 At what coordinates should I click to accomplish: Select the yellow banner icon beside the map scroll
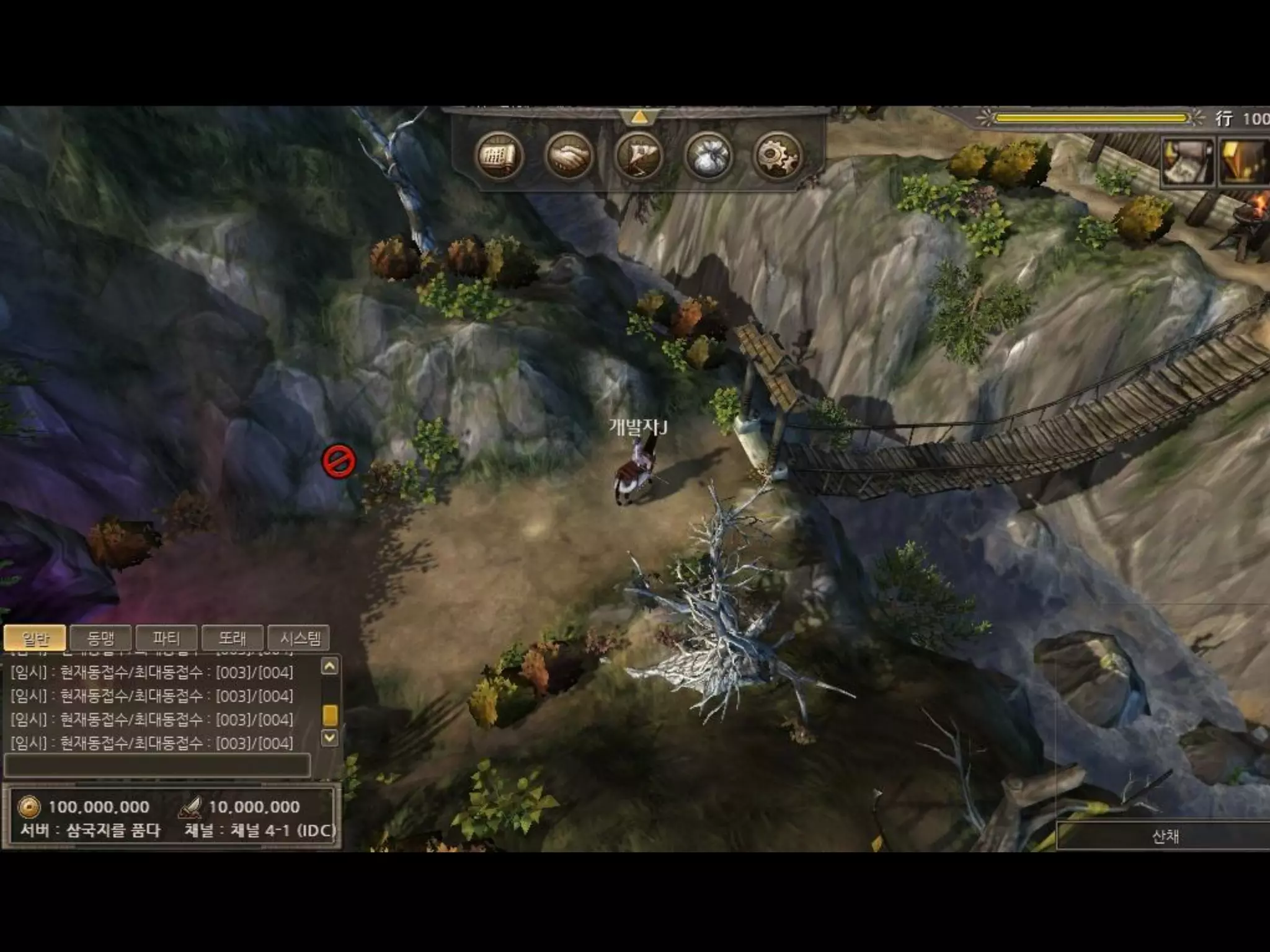point(1245,161)
